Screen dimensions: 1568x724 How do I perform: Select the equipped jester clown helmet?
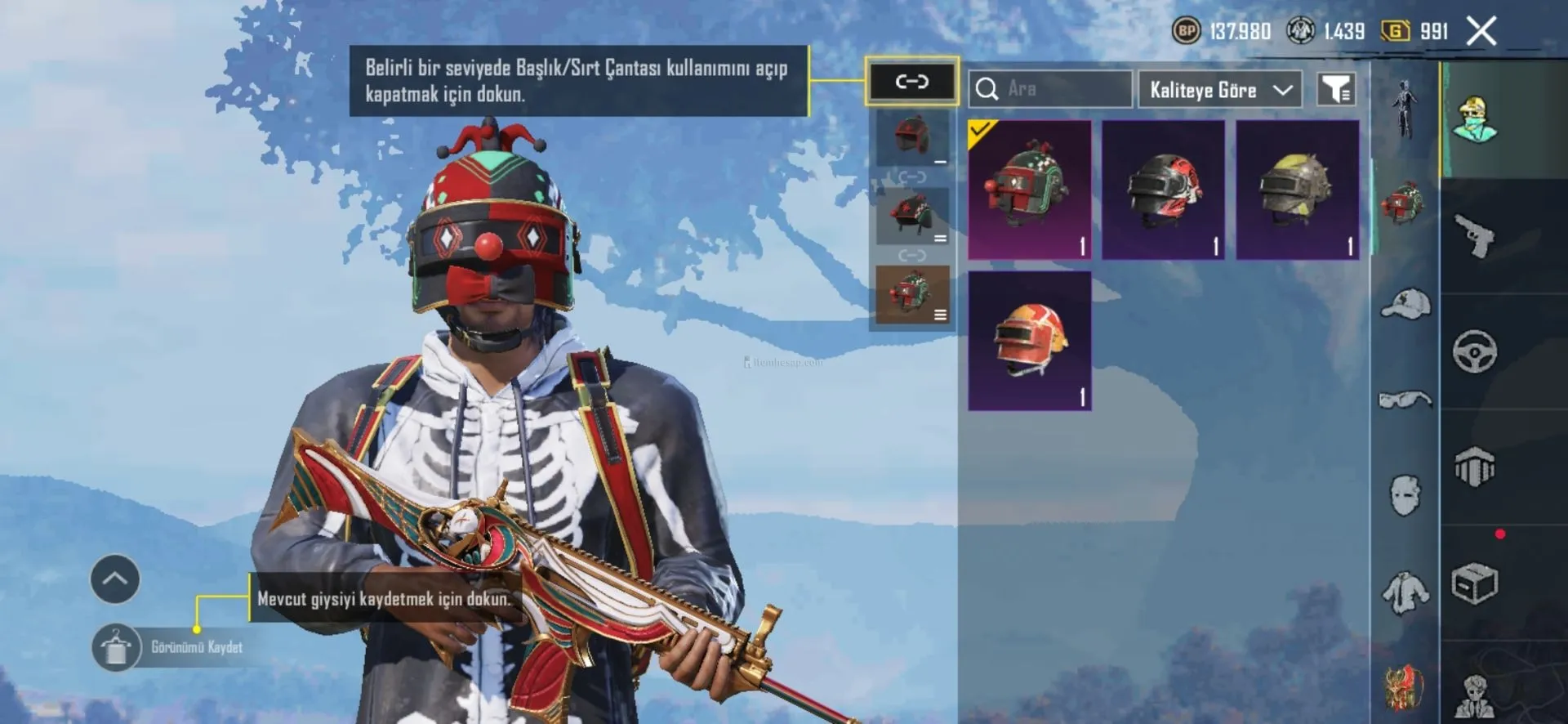coord(1029,190)
